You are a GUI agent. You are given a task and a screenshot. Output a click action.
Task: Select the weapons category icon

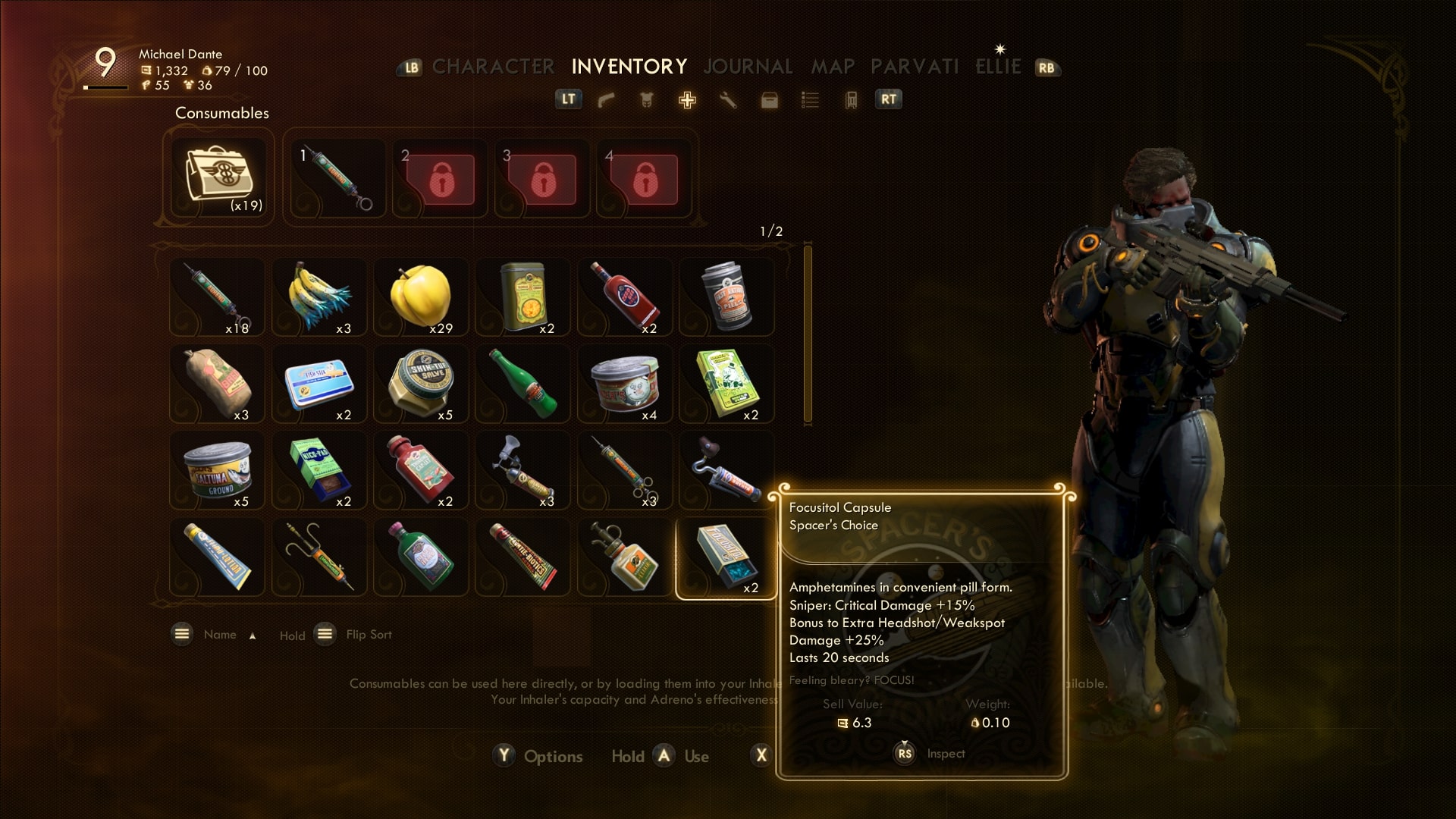(606, 100)
